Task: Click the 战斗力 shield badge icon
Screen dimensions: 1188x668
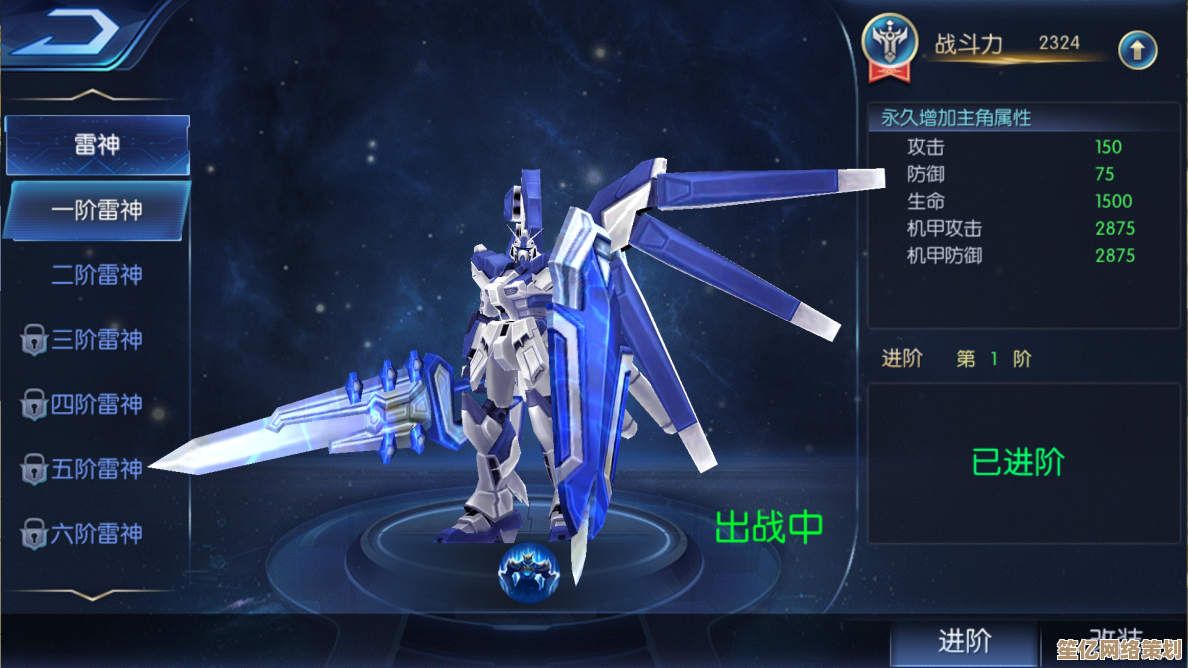Action: tap(889, 45)
